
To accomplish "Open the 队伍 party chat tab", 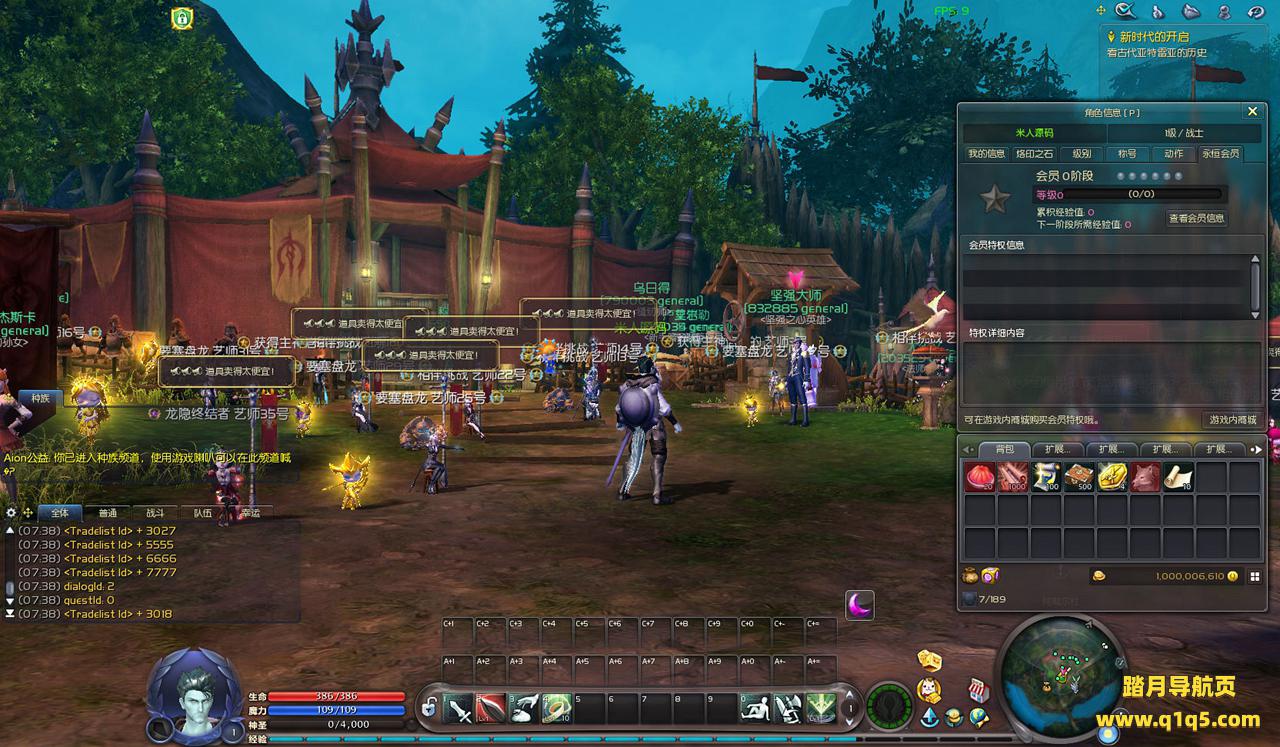I will [202, 513].
